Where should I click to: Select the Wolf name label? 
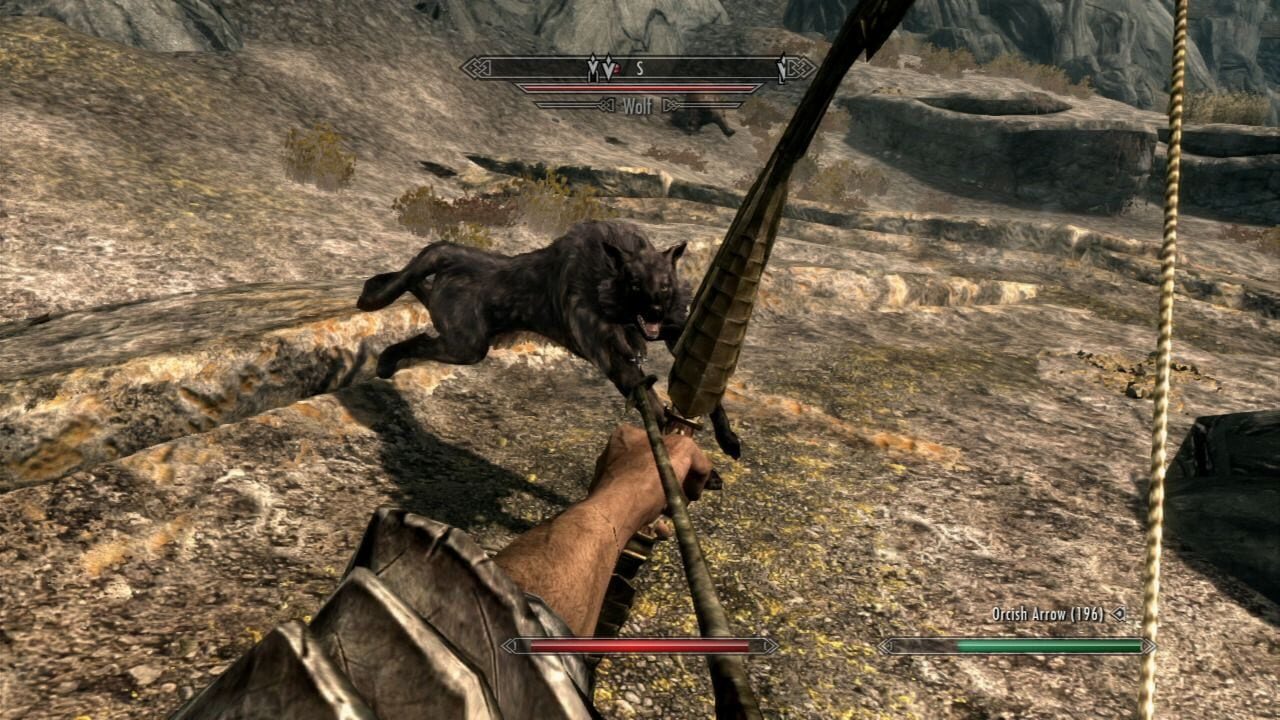point(640,104)
